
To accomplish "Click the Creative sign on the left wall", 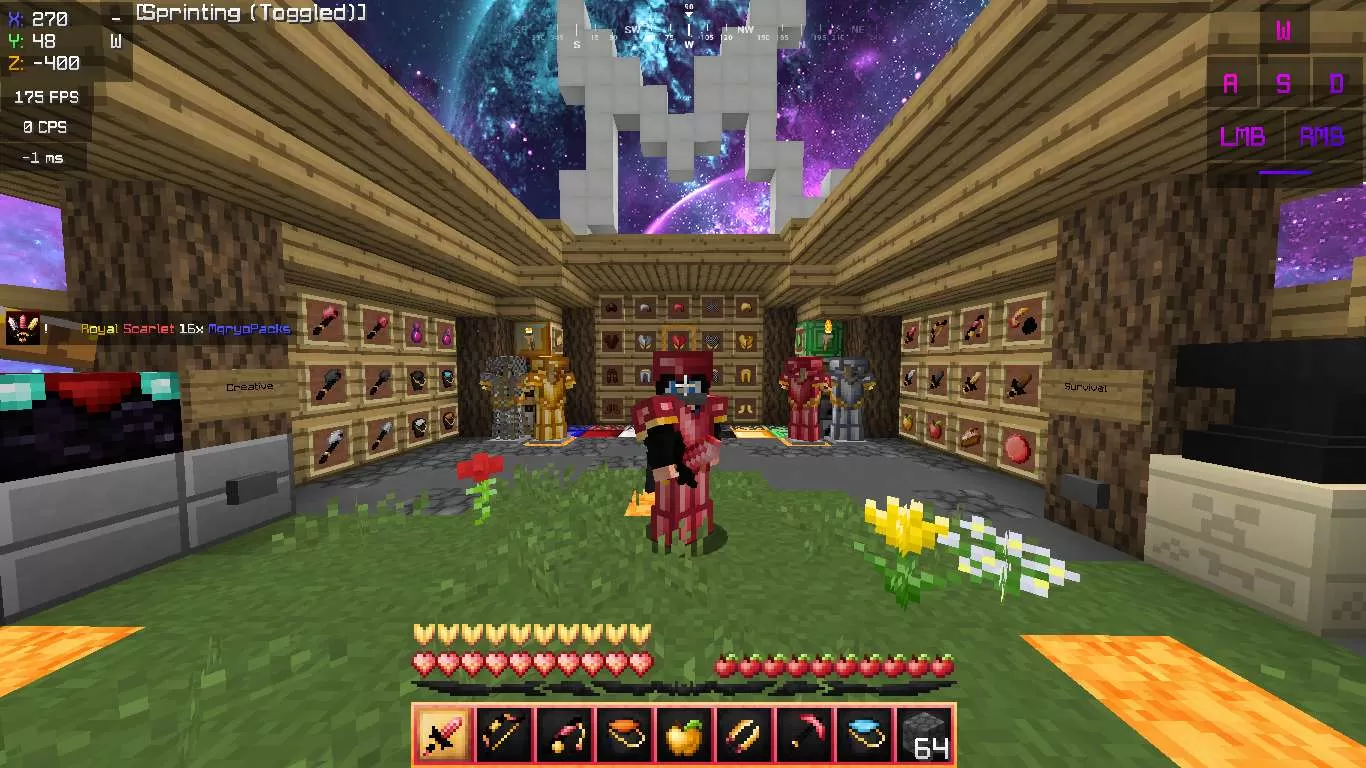I will [250, 386].
